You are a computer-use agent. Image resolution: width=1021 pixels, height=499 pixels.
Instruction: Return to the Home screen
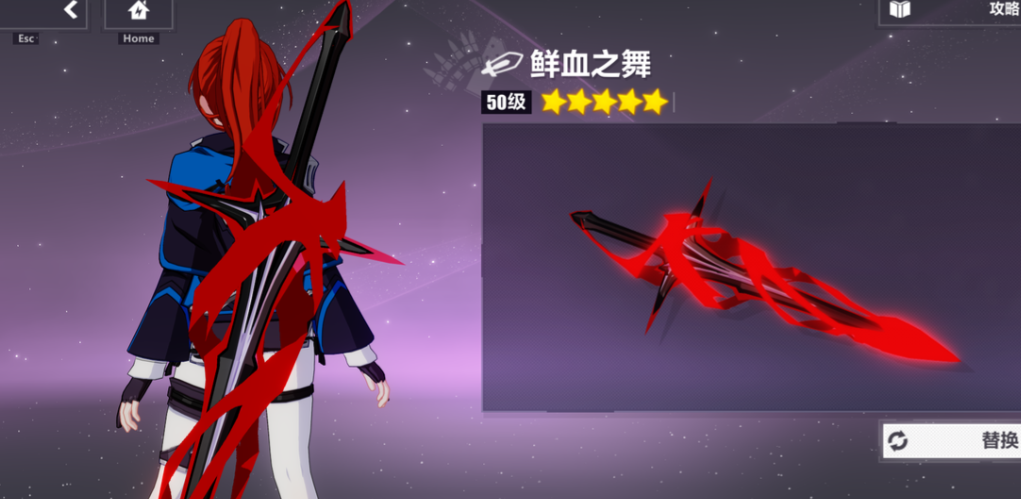[138, 12]
